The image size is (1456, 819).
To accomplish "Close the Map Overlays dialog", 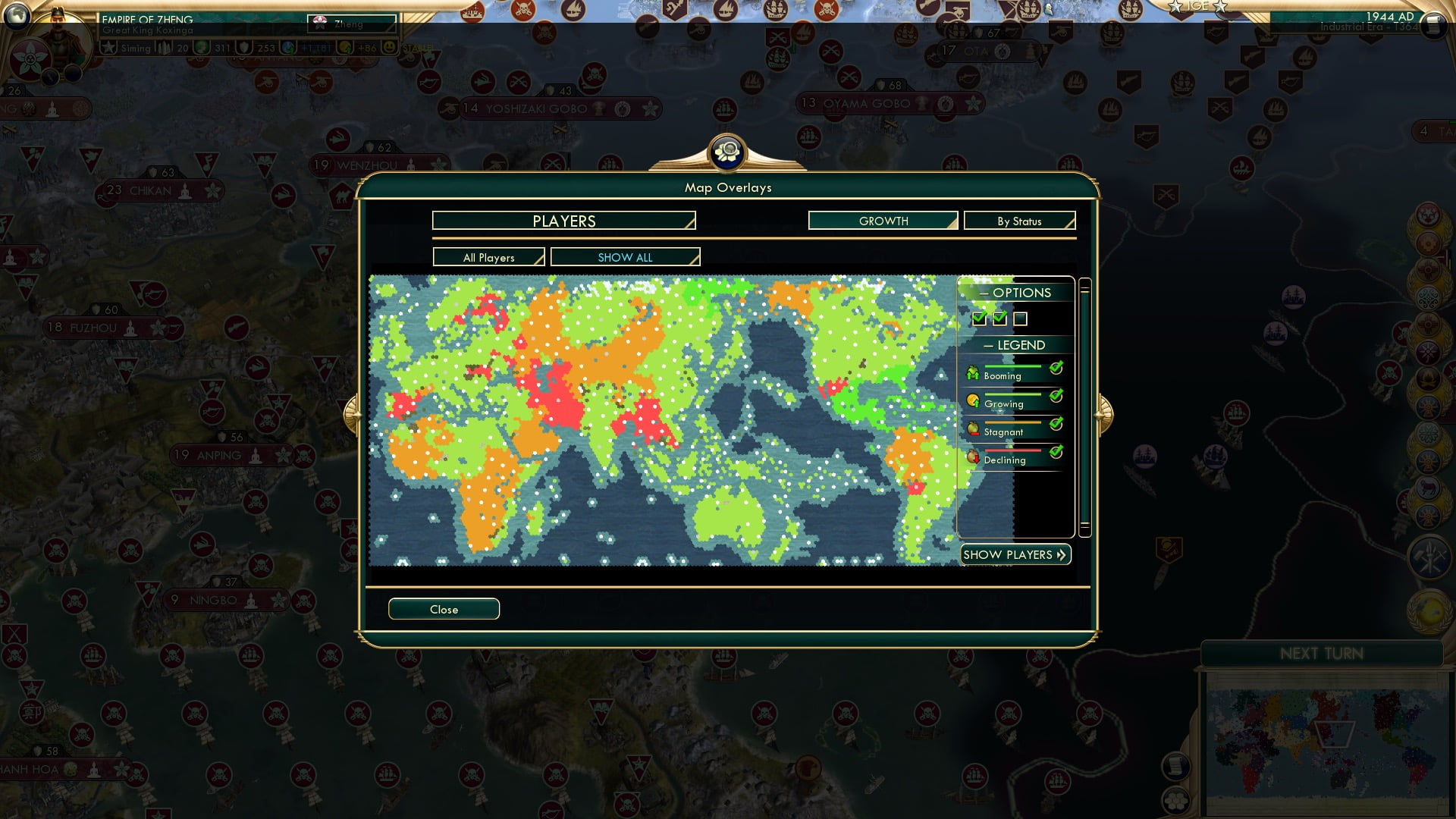I will point(444,609).
